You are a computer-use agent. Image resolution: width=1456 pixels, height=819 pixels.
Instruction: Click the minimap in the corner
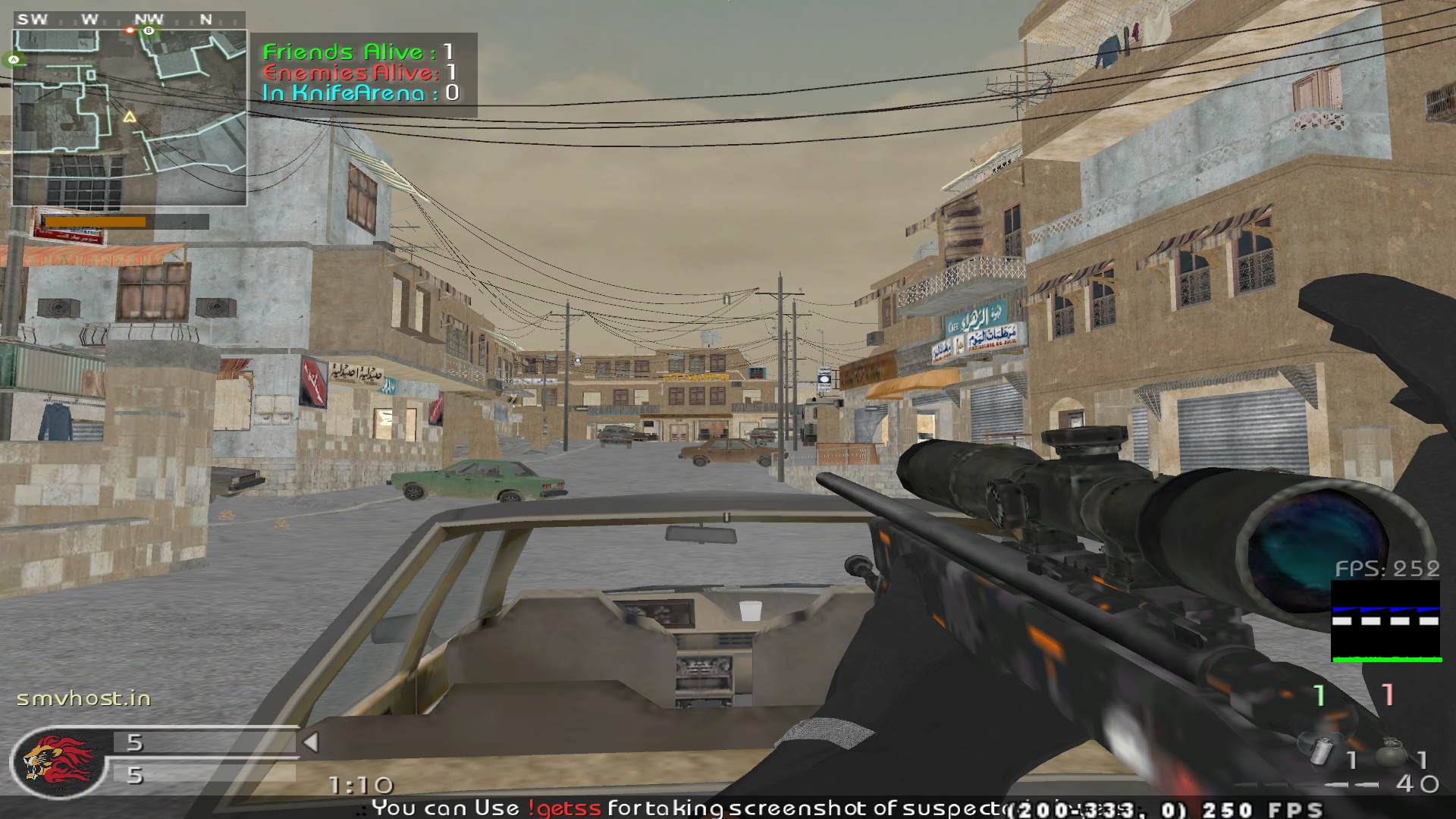pyautogui.click(x=129, y=118)
